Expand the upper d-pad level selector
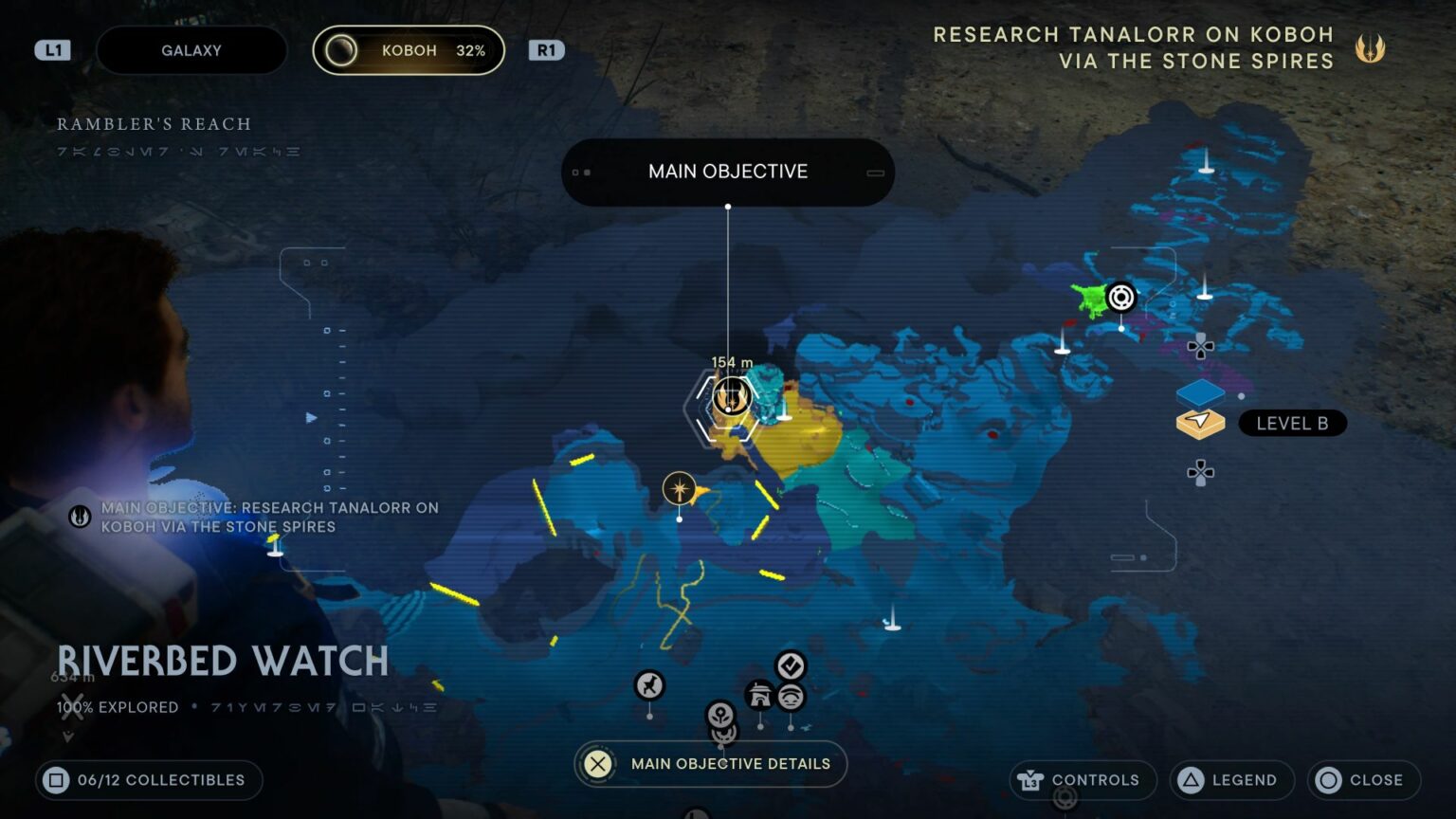The width and height of the screenshot is (1456, 819). 1200,347
